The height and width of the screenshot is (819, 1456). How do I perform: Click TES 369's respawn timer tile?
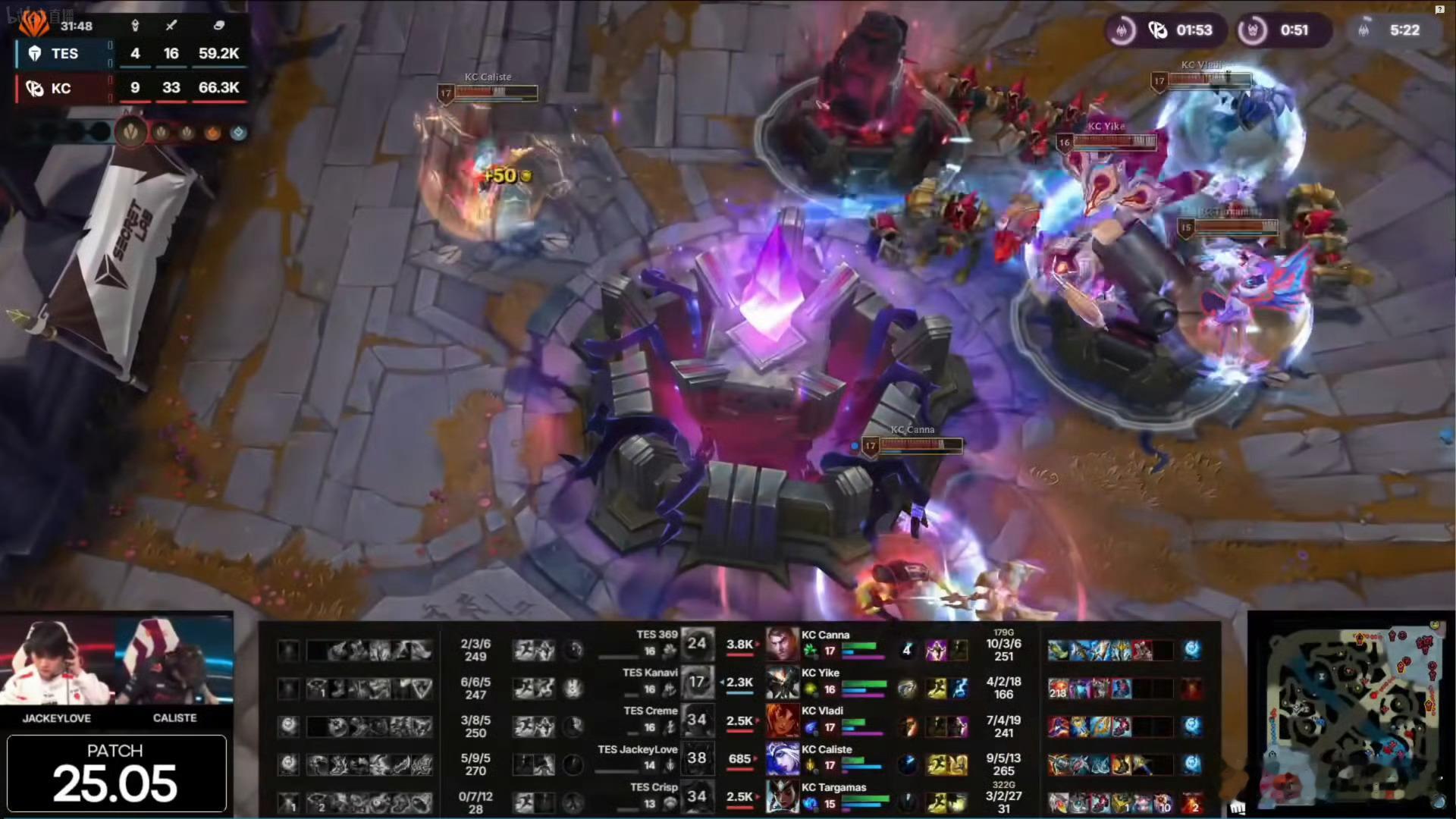tap(696, 643)
